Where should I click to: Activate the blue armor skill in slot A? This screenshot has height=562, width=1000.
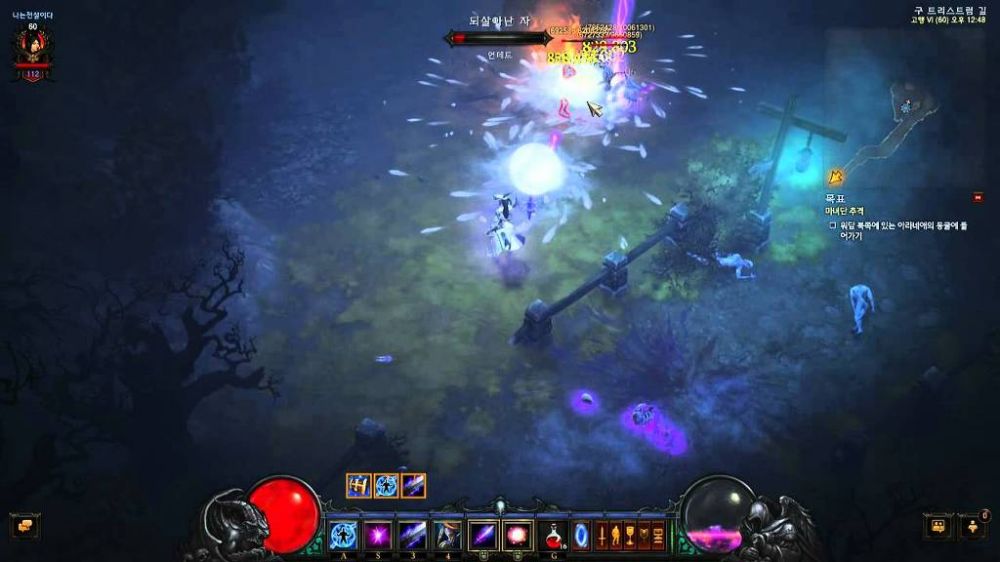click(344, 535)
